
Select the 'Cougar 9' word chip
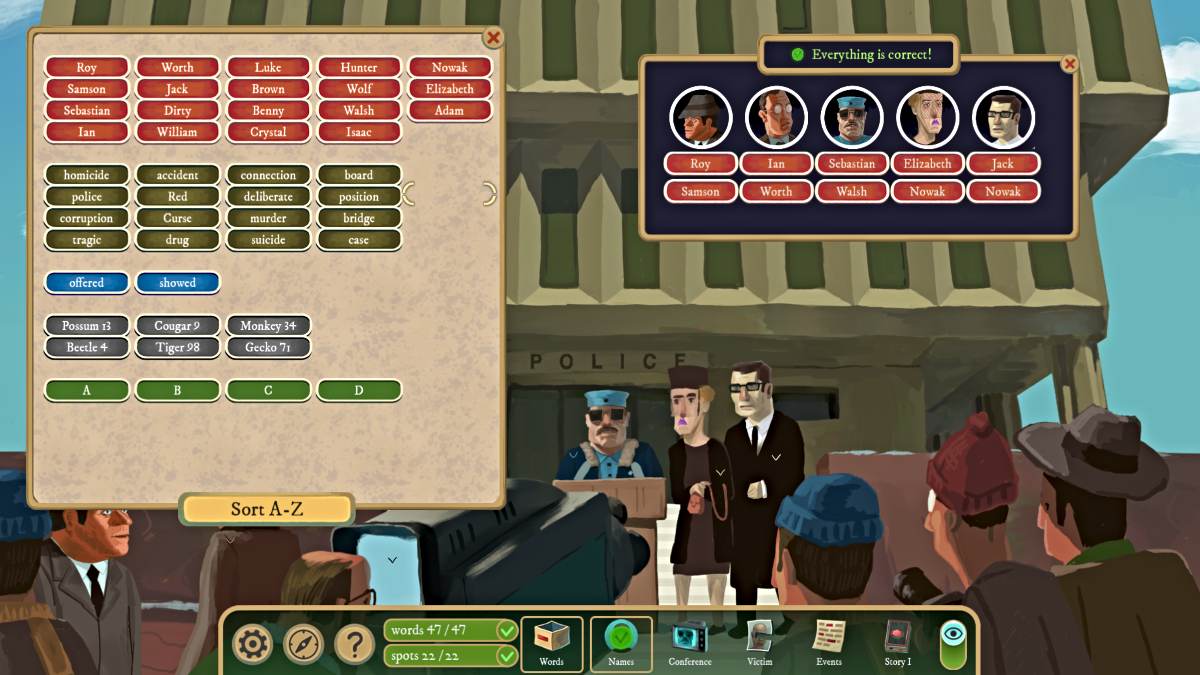tap(177, 326)
